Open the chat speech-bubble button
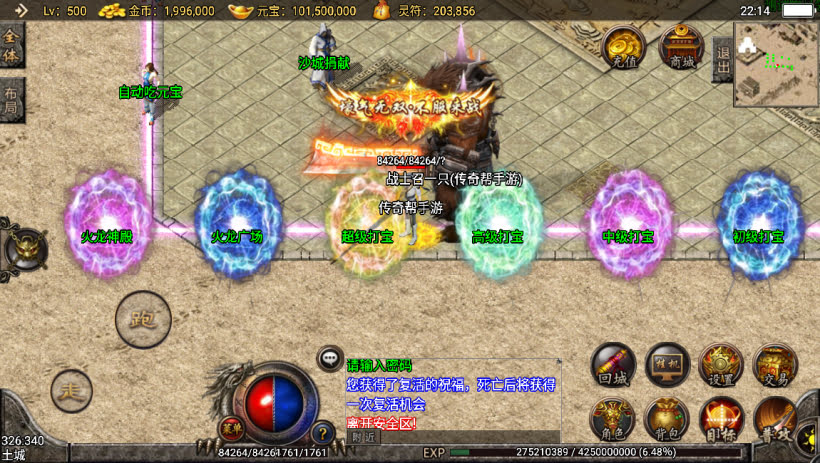 point(329,358)
